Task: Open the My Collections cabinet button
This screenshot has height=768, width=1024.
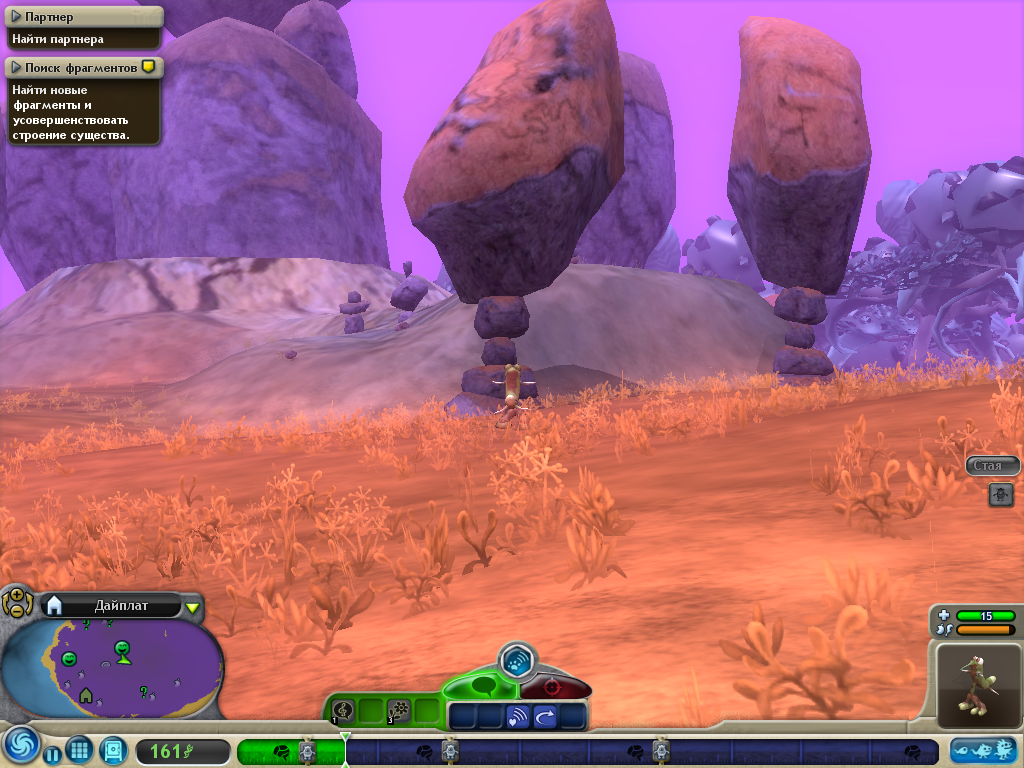Action: coord(113,750)
